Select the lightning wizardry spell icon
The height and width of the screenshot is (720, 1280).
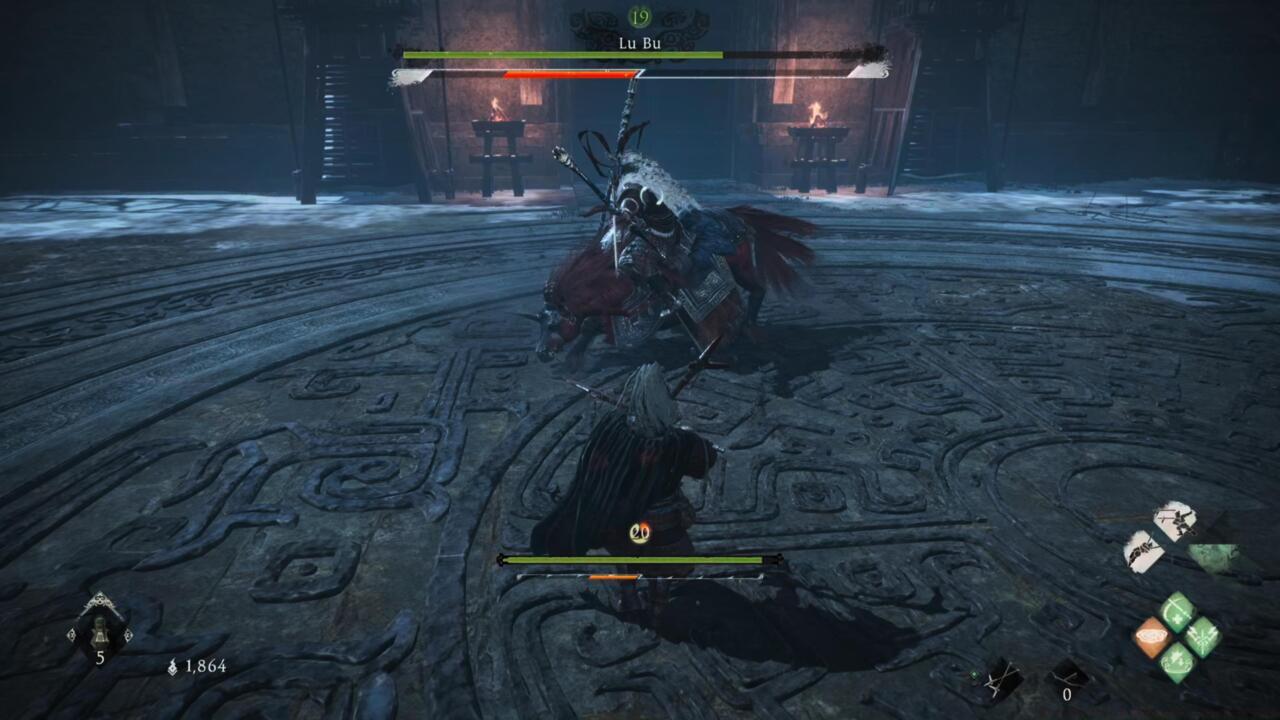point(1202,635)
